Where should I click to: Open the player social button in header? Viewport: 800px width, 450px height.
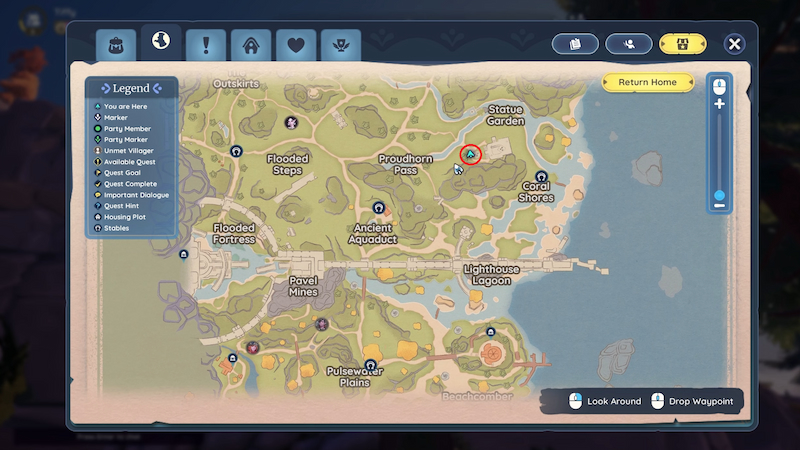pyautogui.click(x=629, y=44)
